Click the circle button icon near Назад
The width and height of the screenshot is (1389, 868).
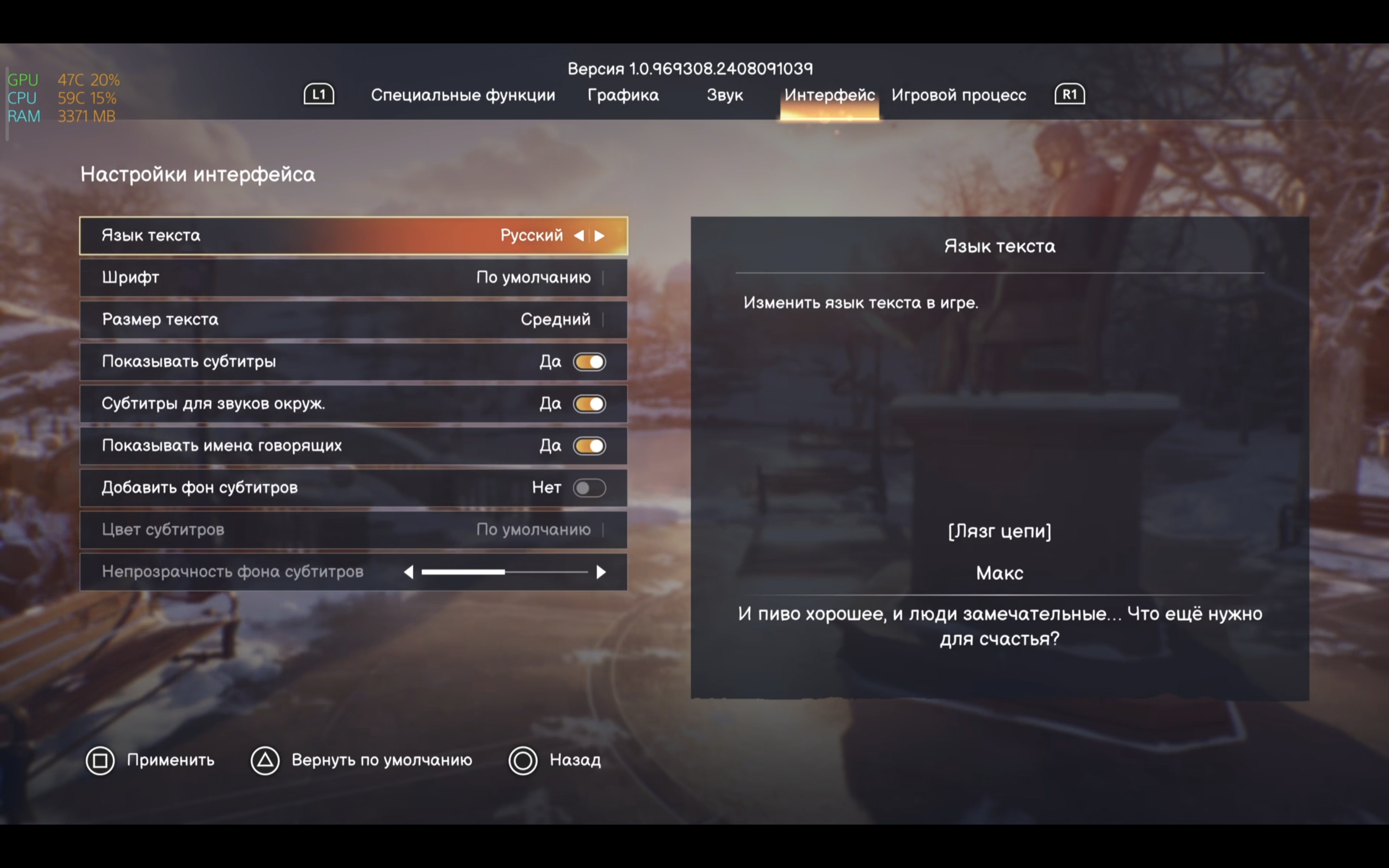coord(523,760)
